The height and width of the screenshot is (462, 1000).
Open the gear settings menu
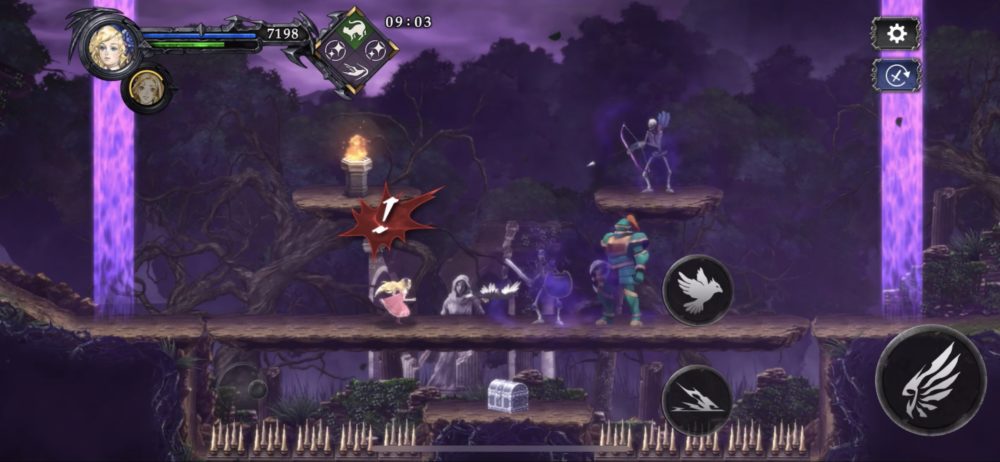[896, 33]
